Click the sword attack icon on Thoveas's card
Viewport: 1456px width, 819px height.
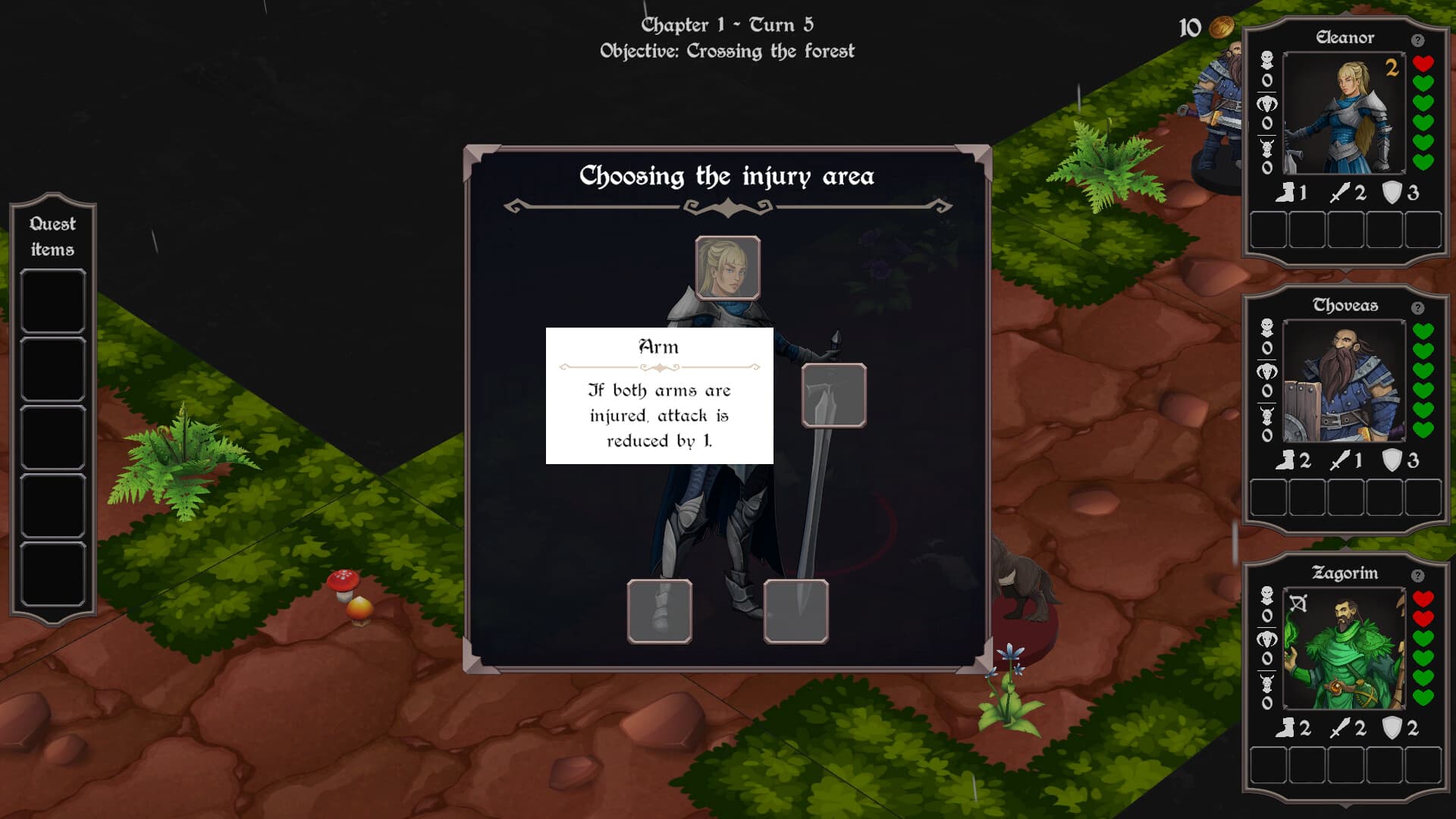click(x=1339, y=461)
